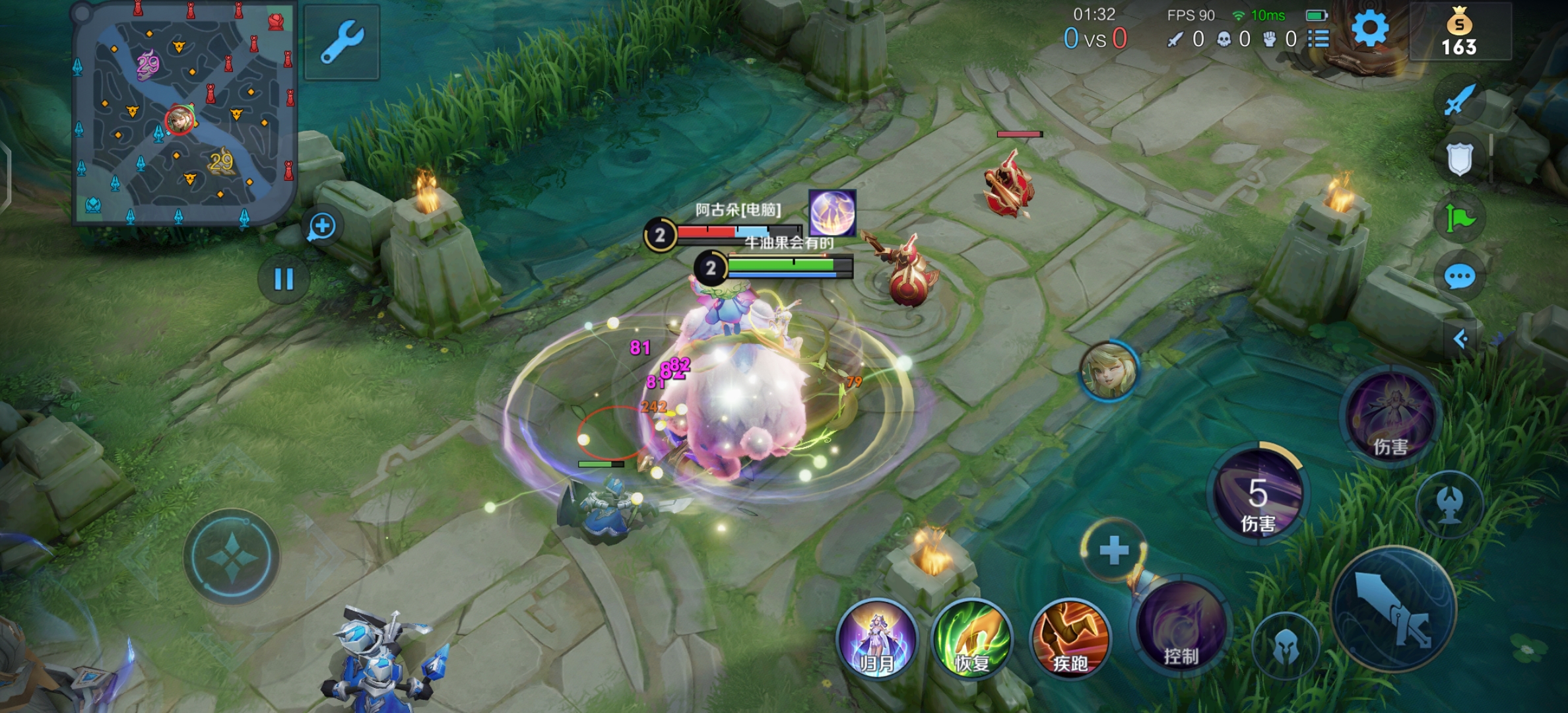Screen dimensions: 1568x713
Task: Tap the magnifier plus camera button
Action: coord(323,226)
